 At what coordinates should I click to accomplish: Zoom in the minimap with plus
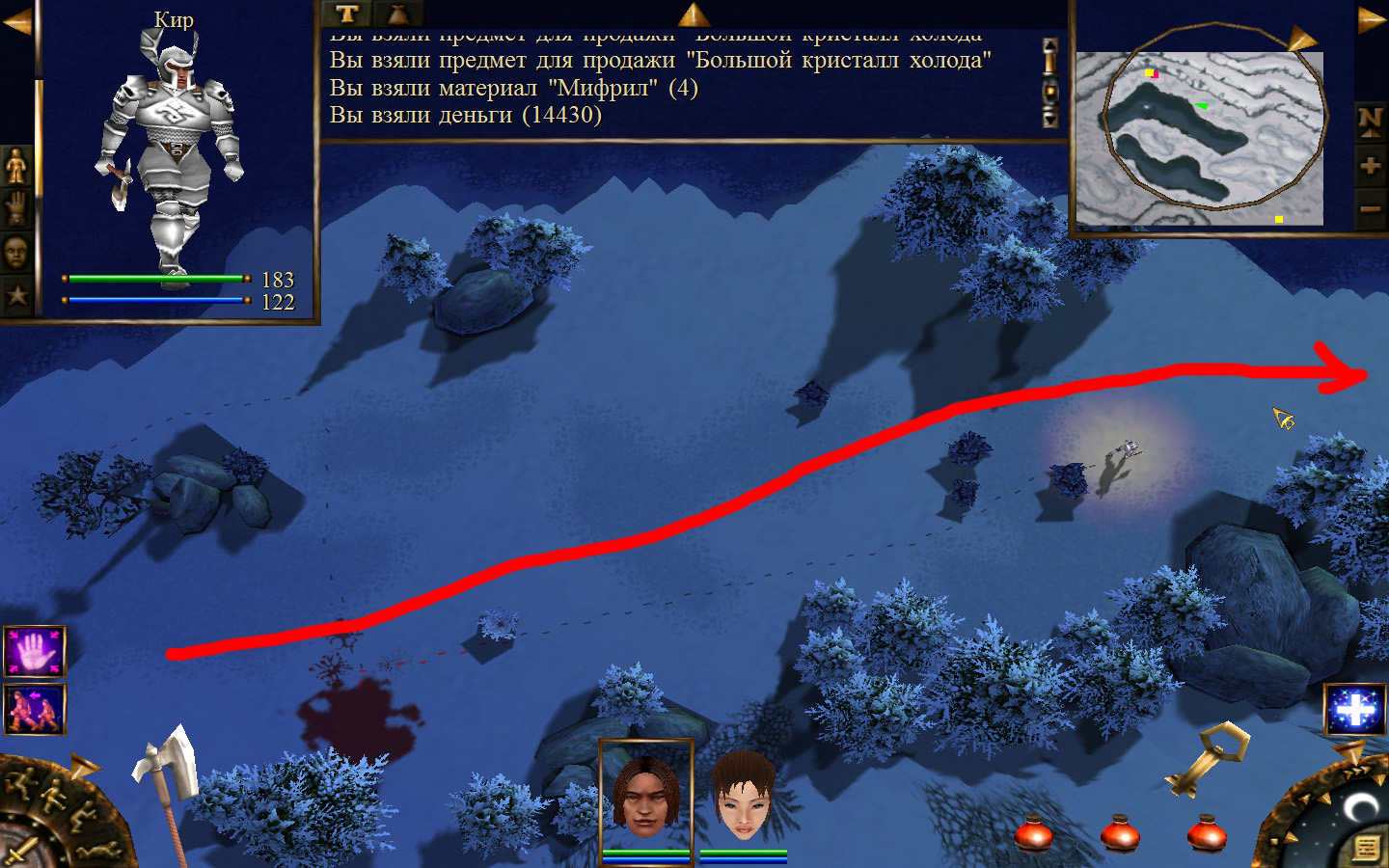pos(1370,165)
